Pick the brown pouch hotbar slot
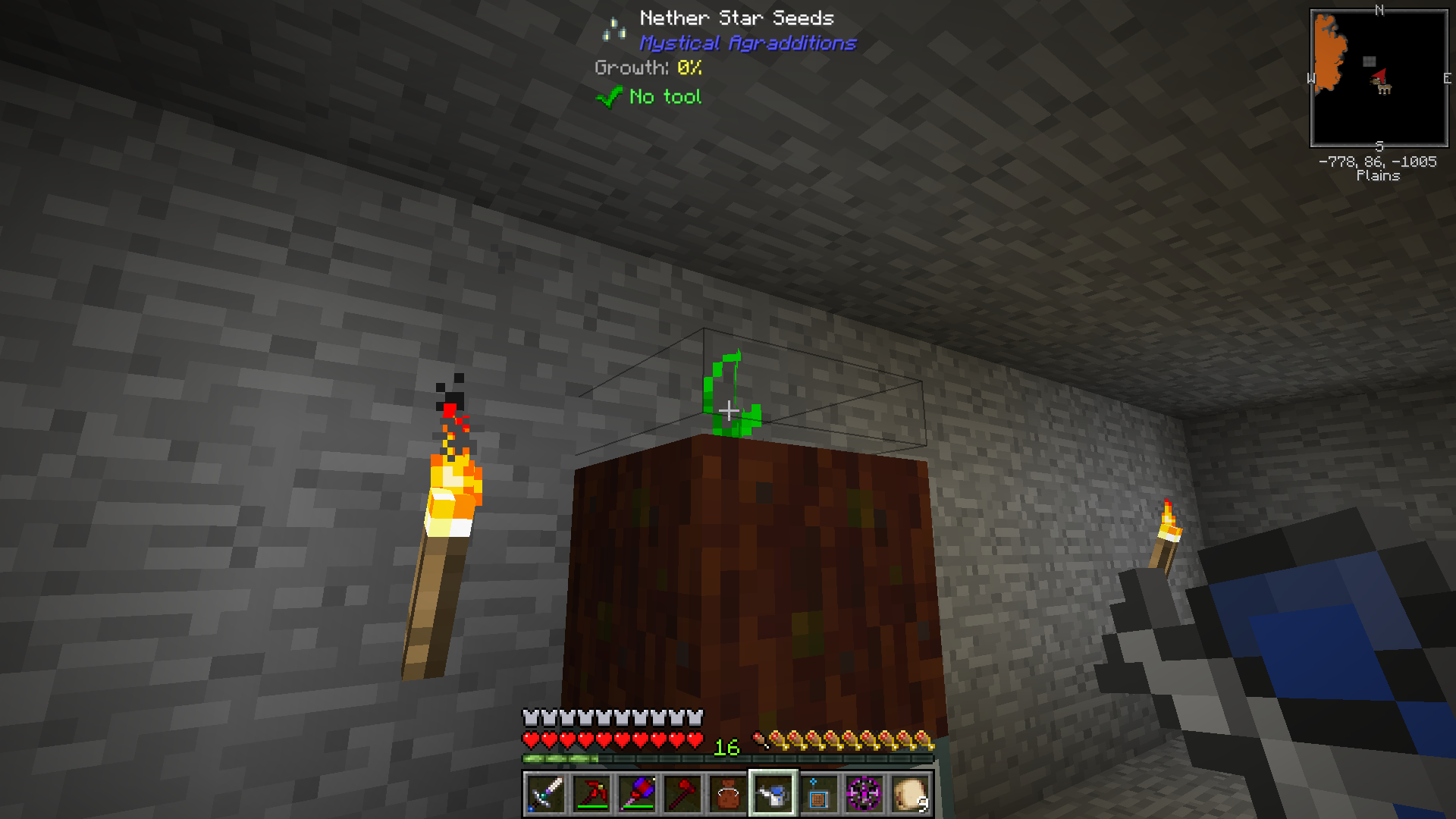Screen dimensions: 1456x819 click(728, 794)
